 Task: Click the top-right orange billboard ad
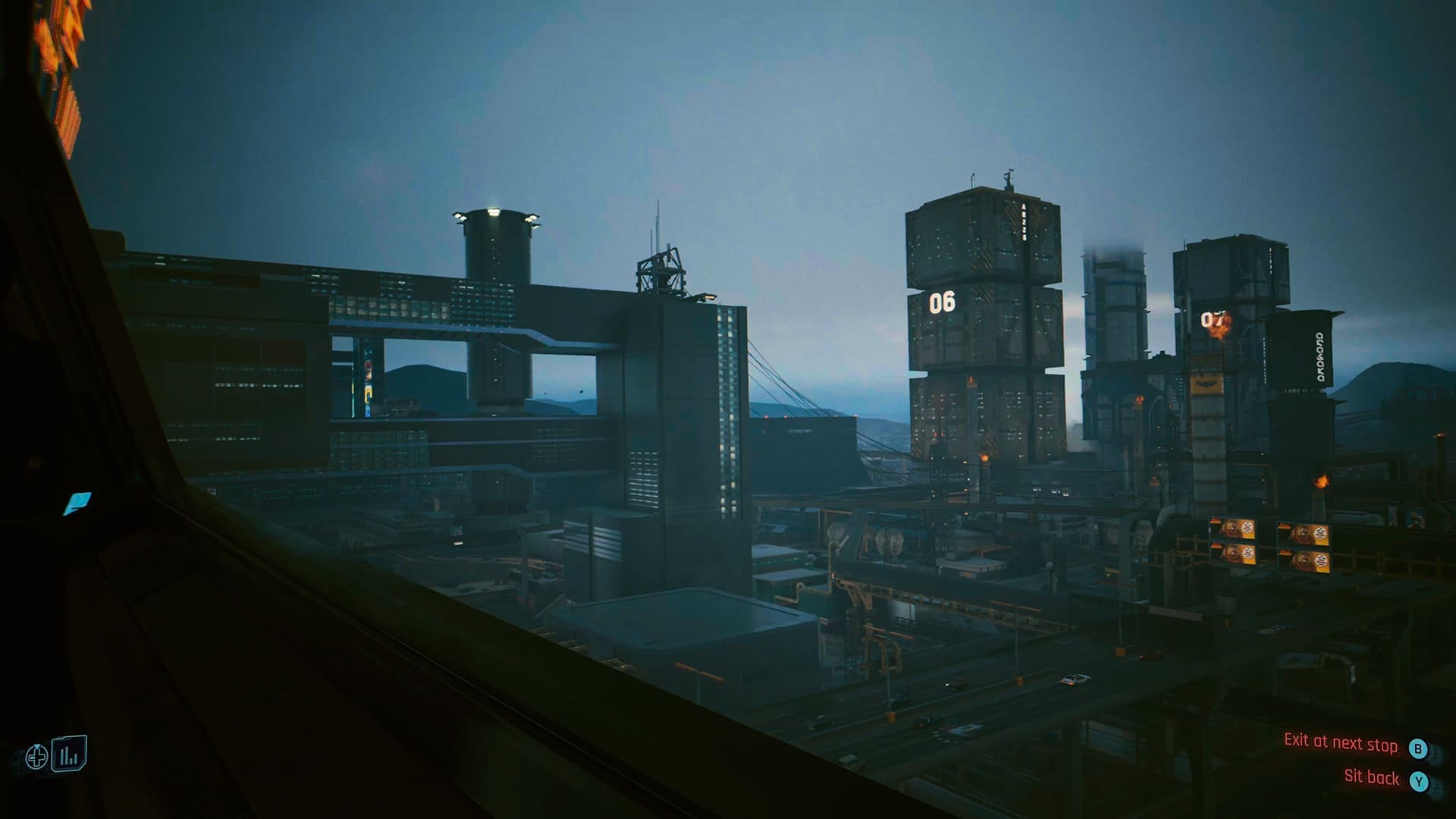[x=1303, y=535]
